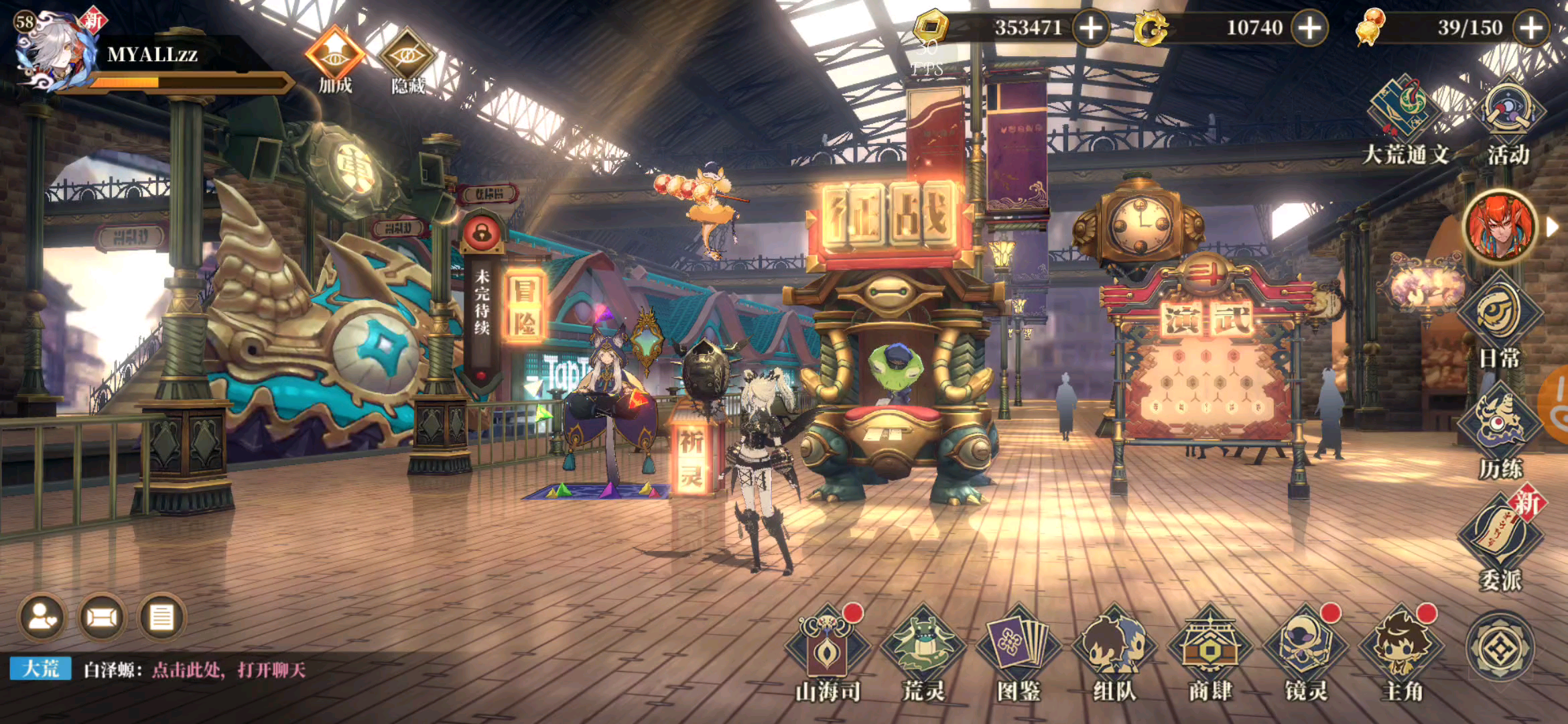Add more jade dragon currency with plus
Viewport: 1568px width, 724px height.
(1309, 28)
